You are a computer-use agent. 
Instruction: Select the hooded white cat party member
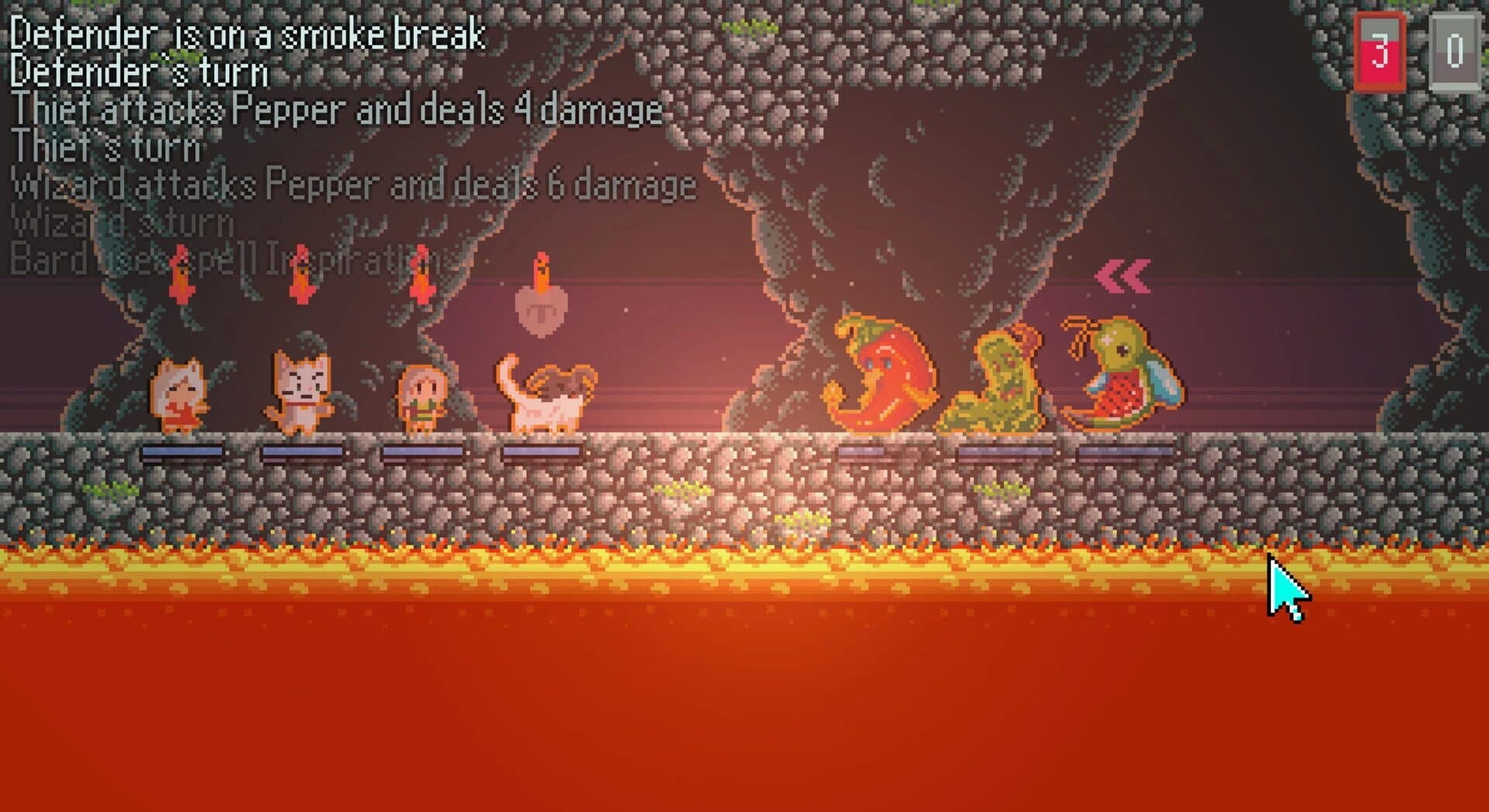click(180, 396)
